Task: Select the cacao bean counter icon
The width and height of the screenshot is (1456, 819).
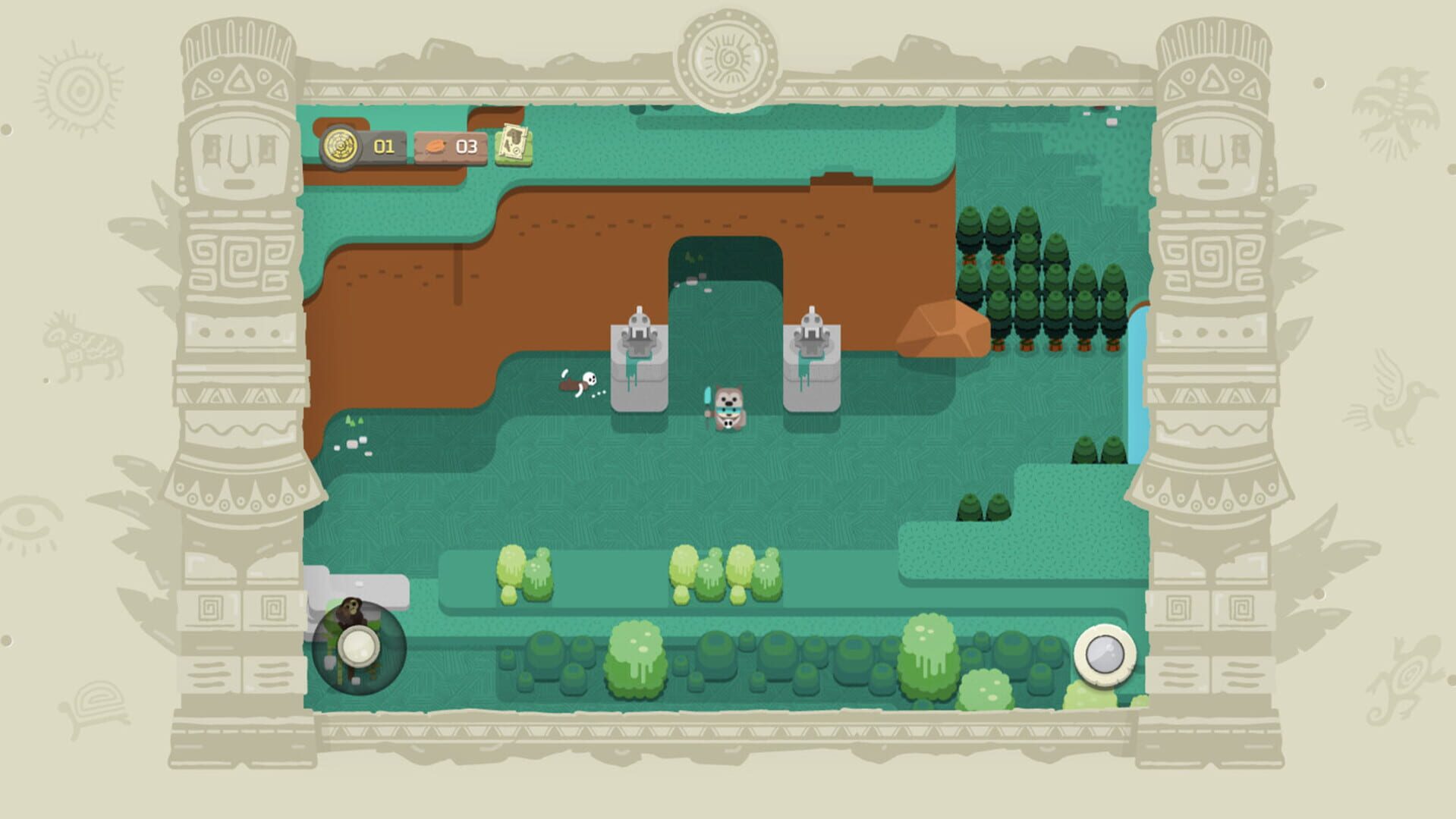Action: point(436,146)
